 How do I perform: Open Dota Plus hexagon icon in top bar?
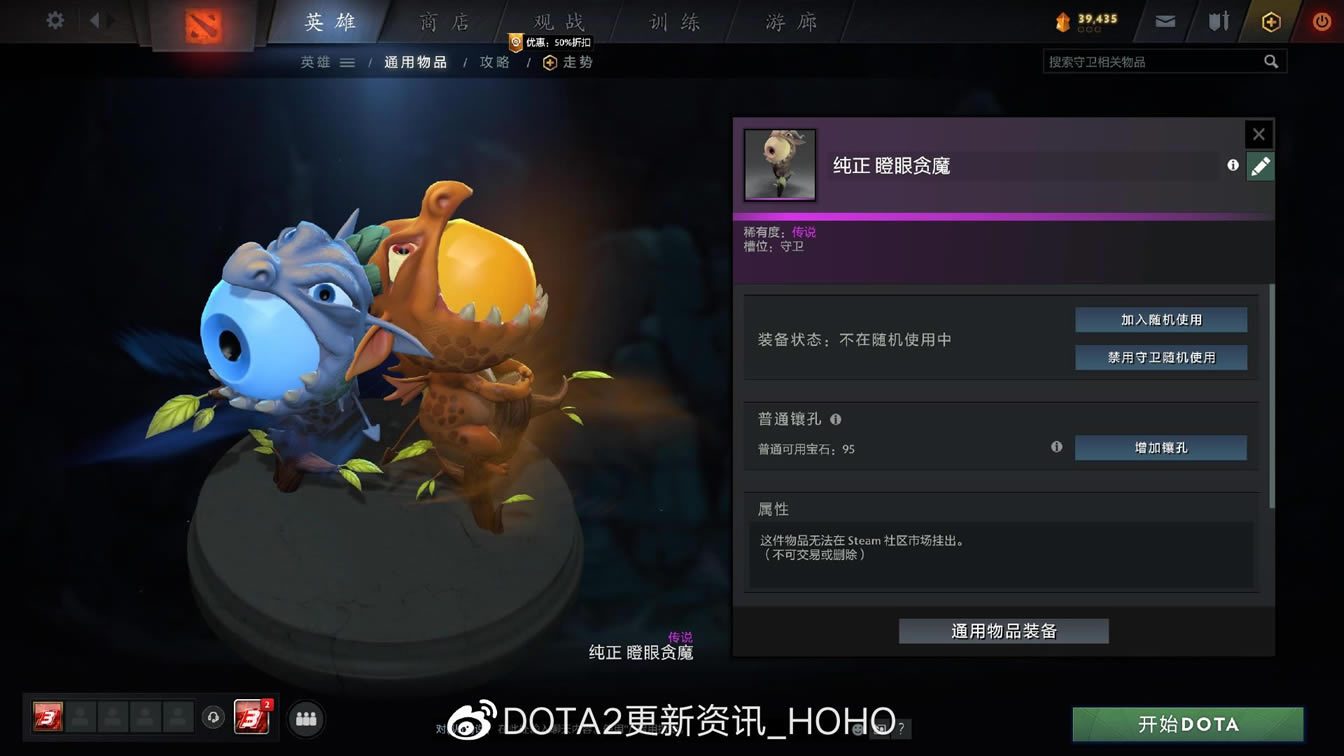(x=1270, y=21)
